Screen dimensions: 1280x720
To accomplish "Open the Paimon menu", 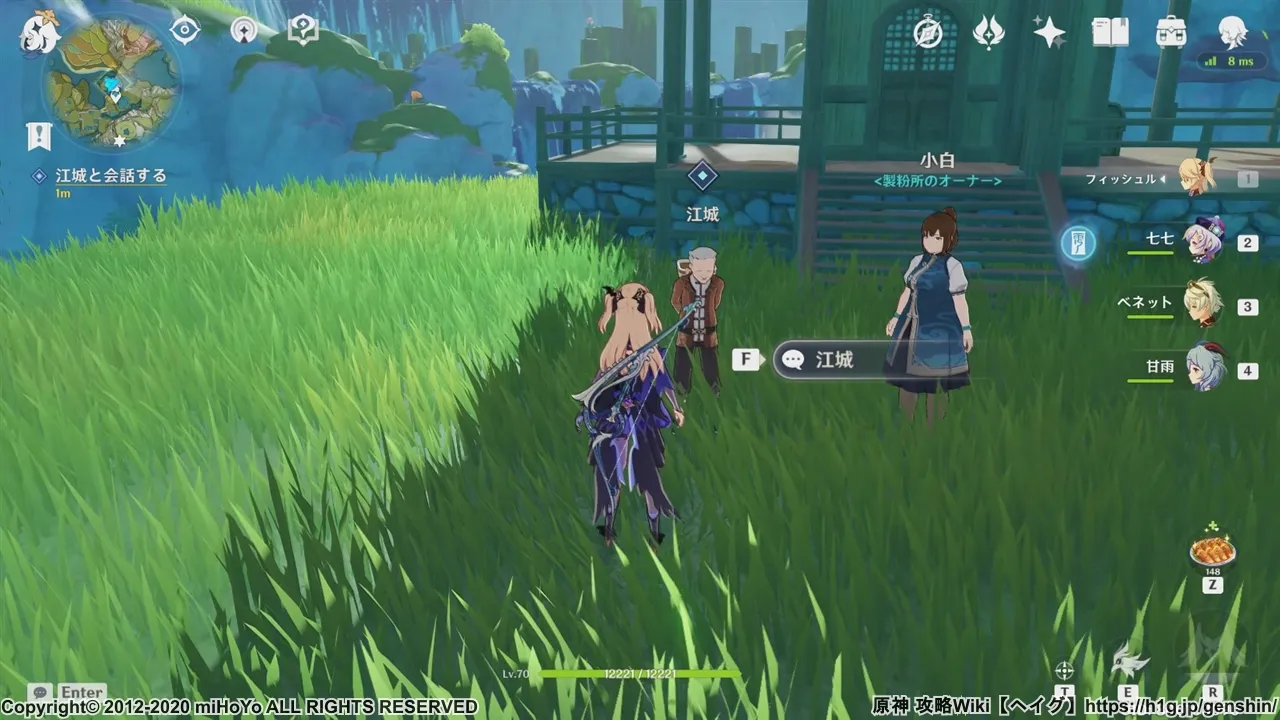I will (40, 32).
